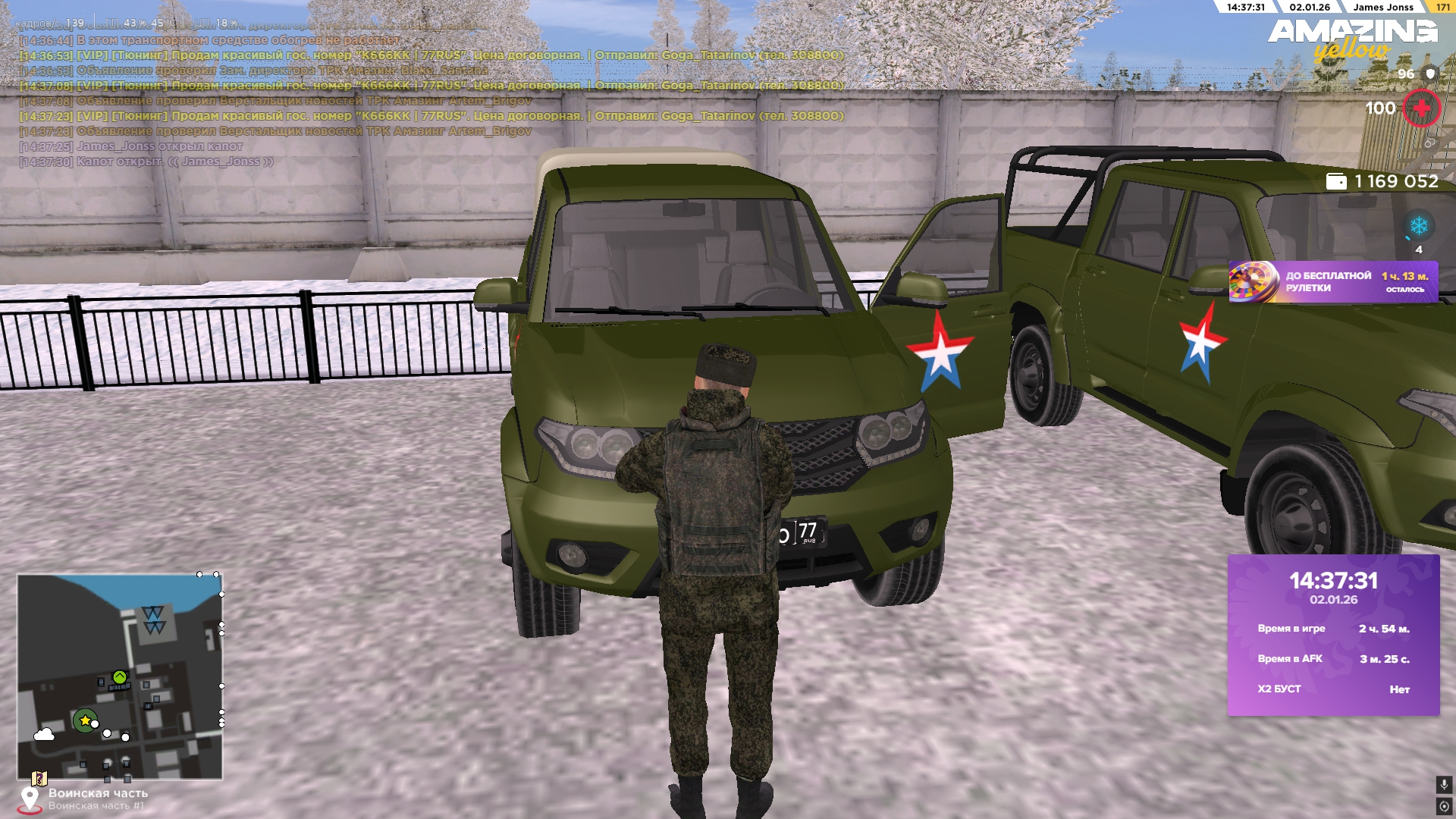Select the yellow star marker on minimap
This screenshot has height=819, width=1456.
pos(85,720)
